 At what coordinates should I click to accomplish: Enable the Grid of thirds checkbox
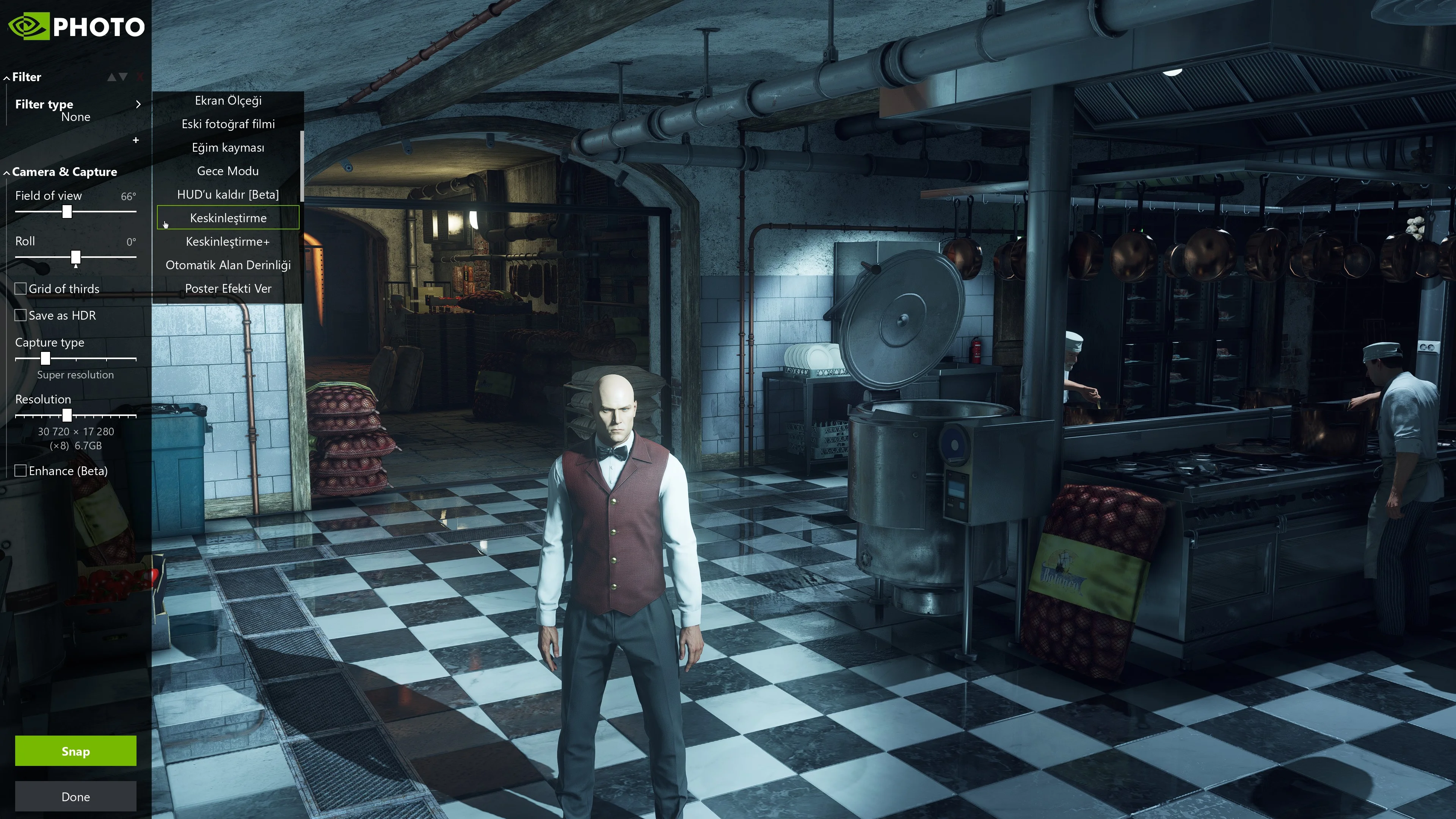pos(21,289)
